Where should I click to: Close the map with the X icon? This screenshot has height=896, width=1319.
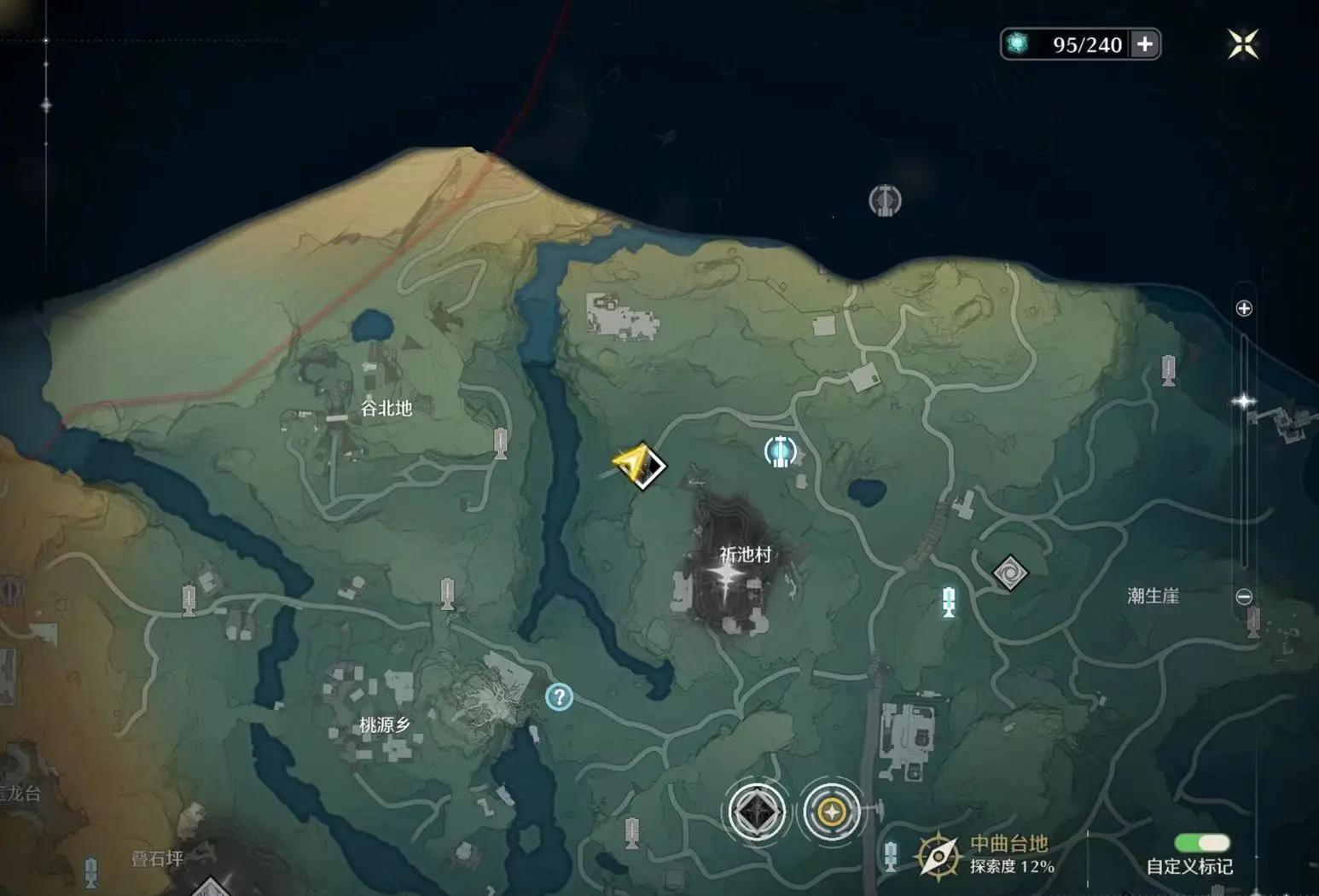tap(1241, 43)
